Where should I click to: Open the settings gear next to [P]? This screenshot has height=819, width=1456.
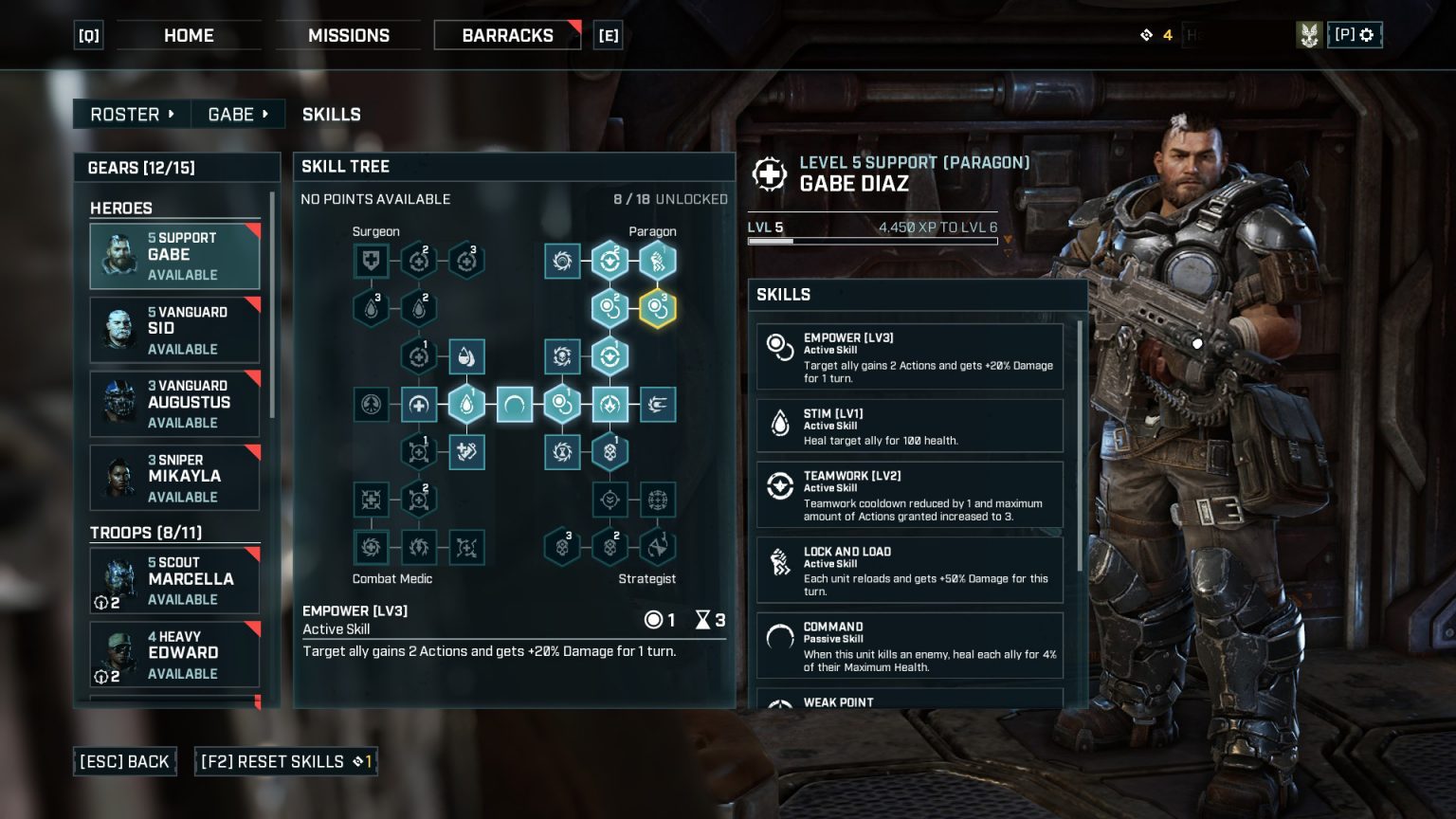pyautogui.click(x=1365, y=35)
